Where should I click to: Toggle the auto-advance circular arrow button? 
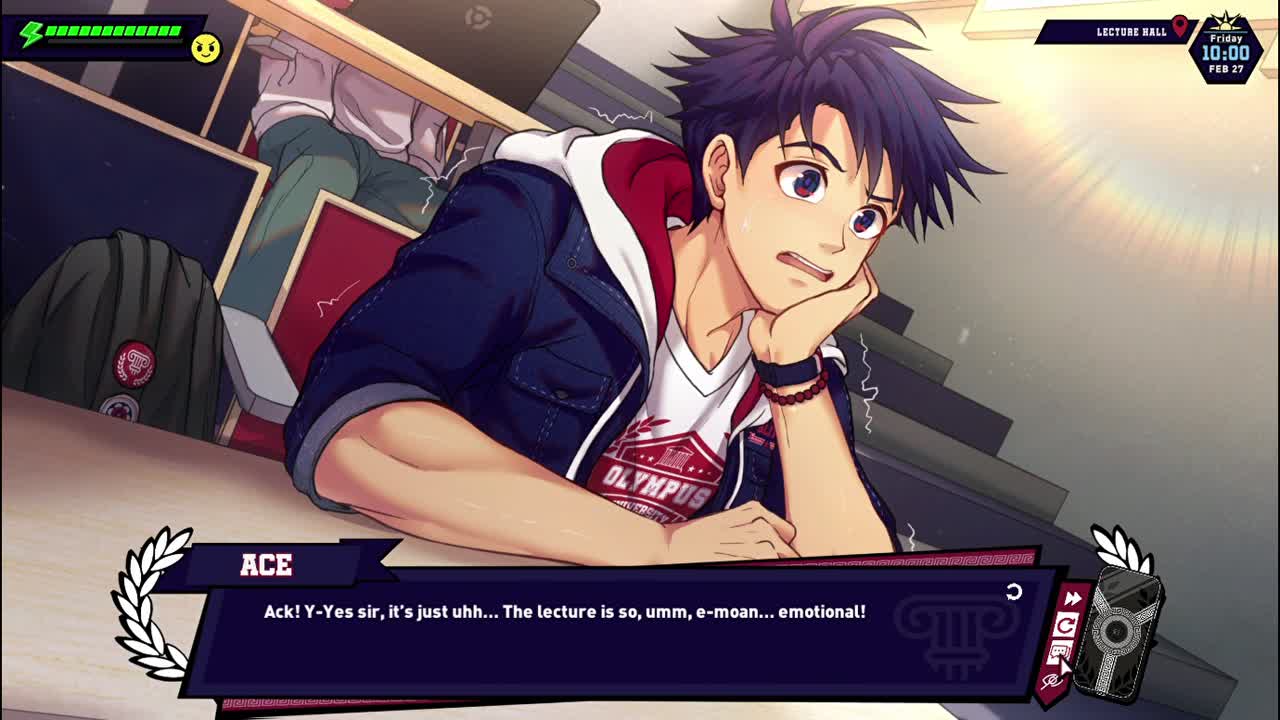point(1066,627)
